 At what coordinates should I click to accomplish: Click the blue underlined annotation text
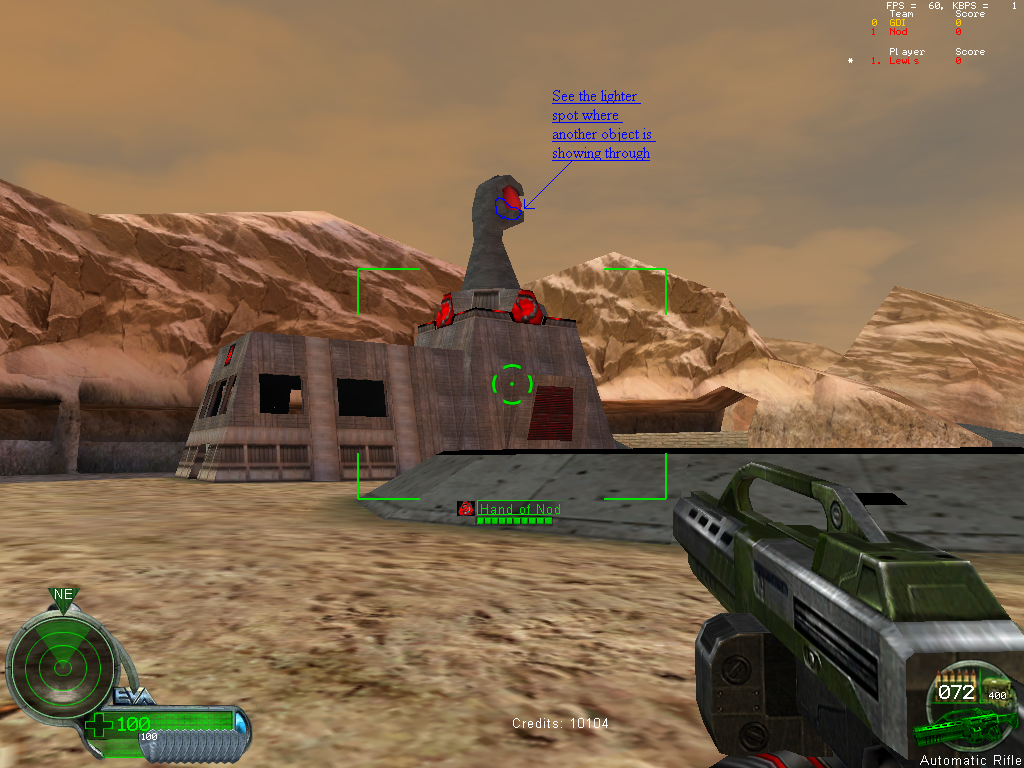click(601, 125)
